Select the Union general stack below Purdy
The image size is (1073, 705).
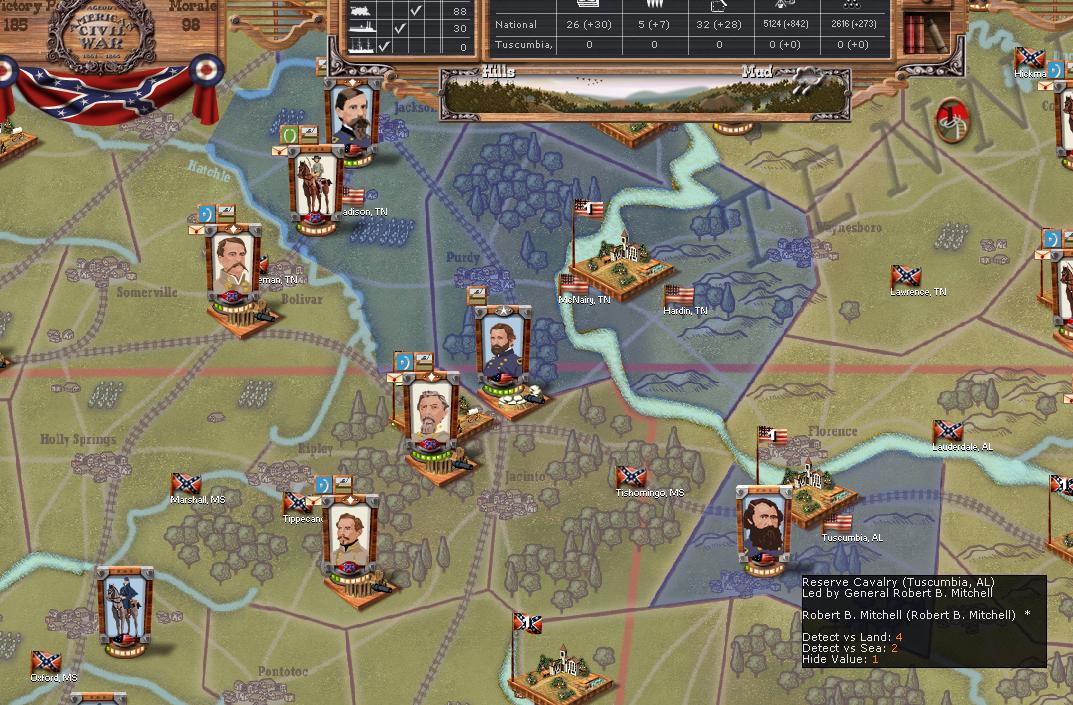click(x=501, y=346)
